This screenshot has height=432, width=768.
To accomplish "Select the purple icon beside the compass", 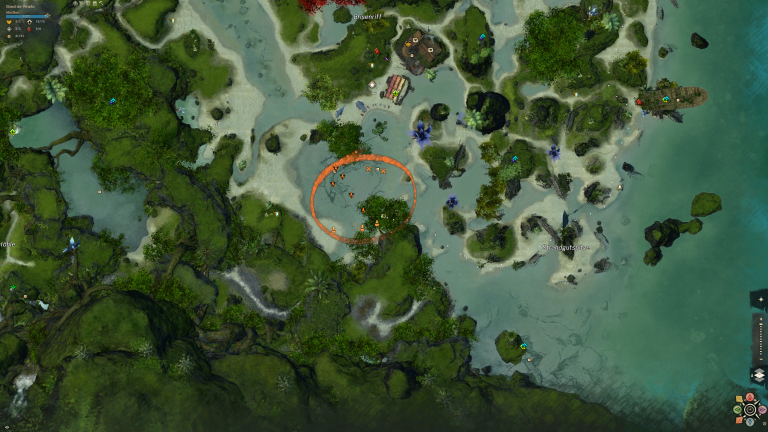I will [762, 410].
